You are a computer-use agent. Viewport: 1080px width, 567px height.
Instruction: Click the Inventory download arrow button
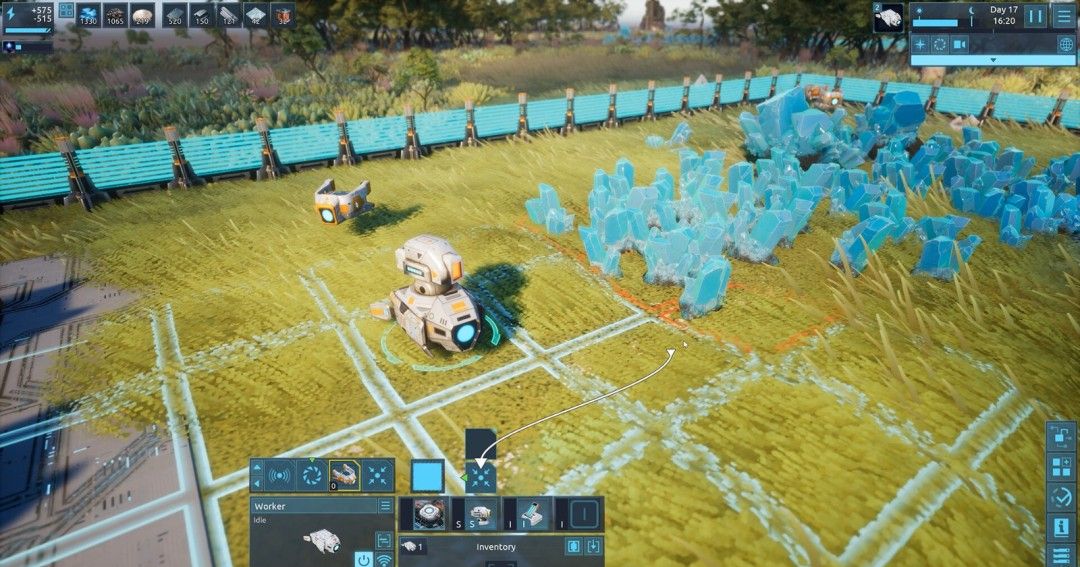tap(593, 547)
